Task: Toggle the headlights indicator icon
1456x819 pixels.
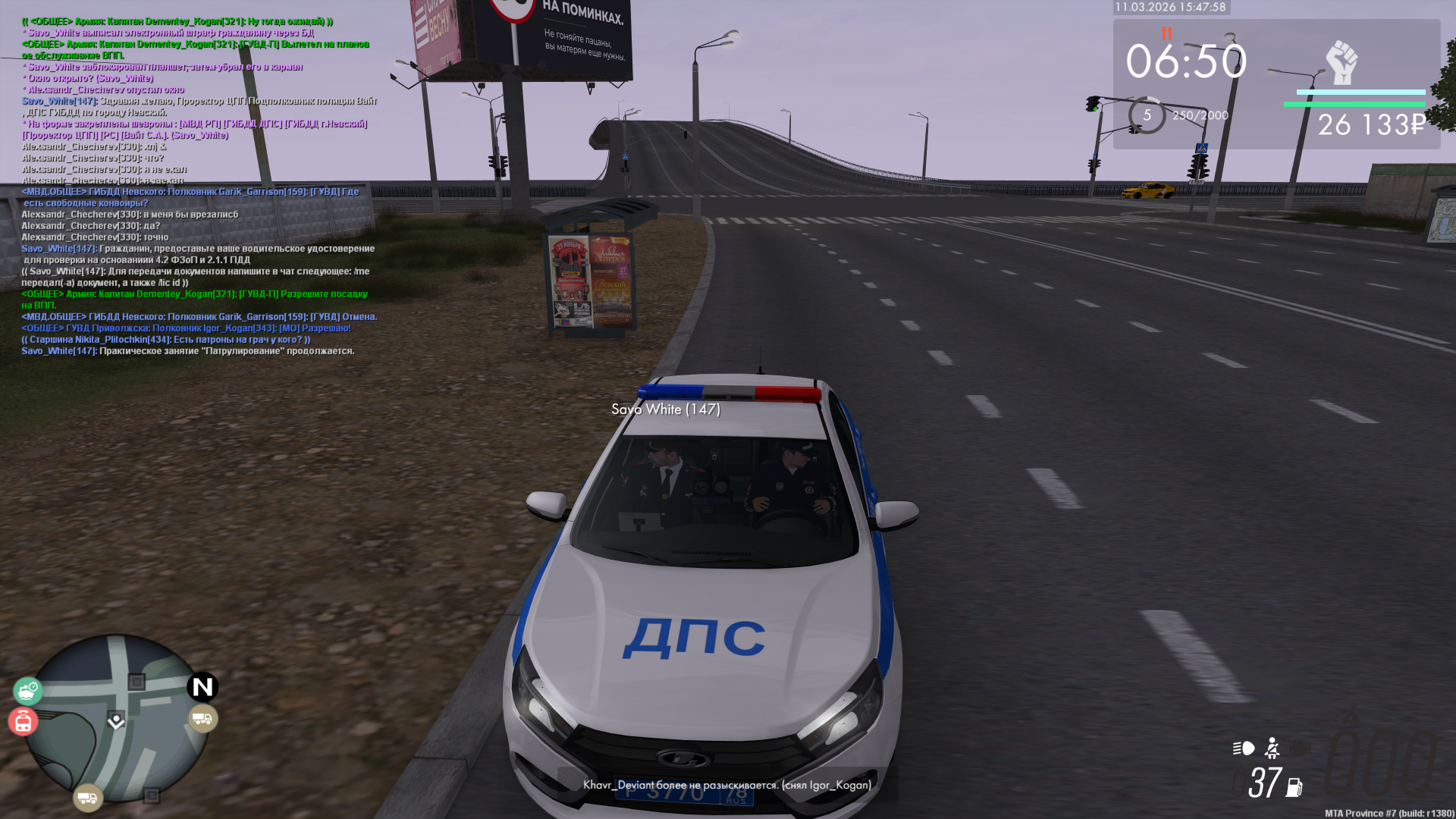Action: point(1244,748)
